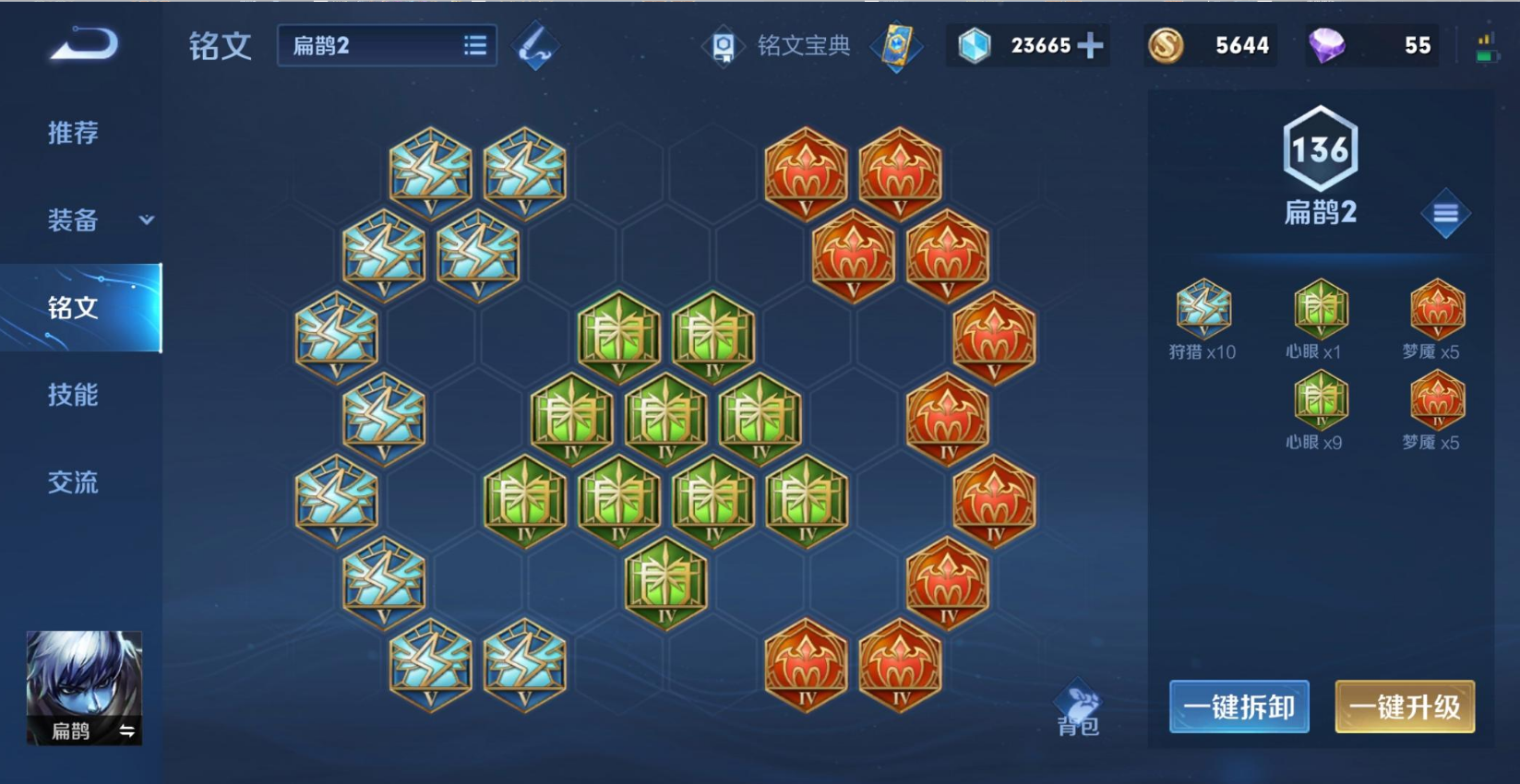Screen dimensions: 1520x784
Task: Click the purple gem currency icon
Action: pyautogui.click(x=1327, y=45)
